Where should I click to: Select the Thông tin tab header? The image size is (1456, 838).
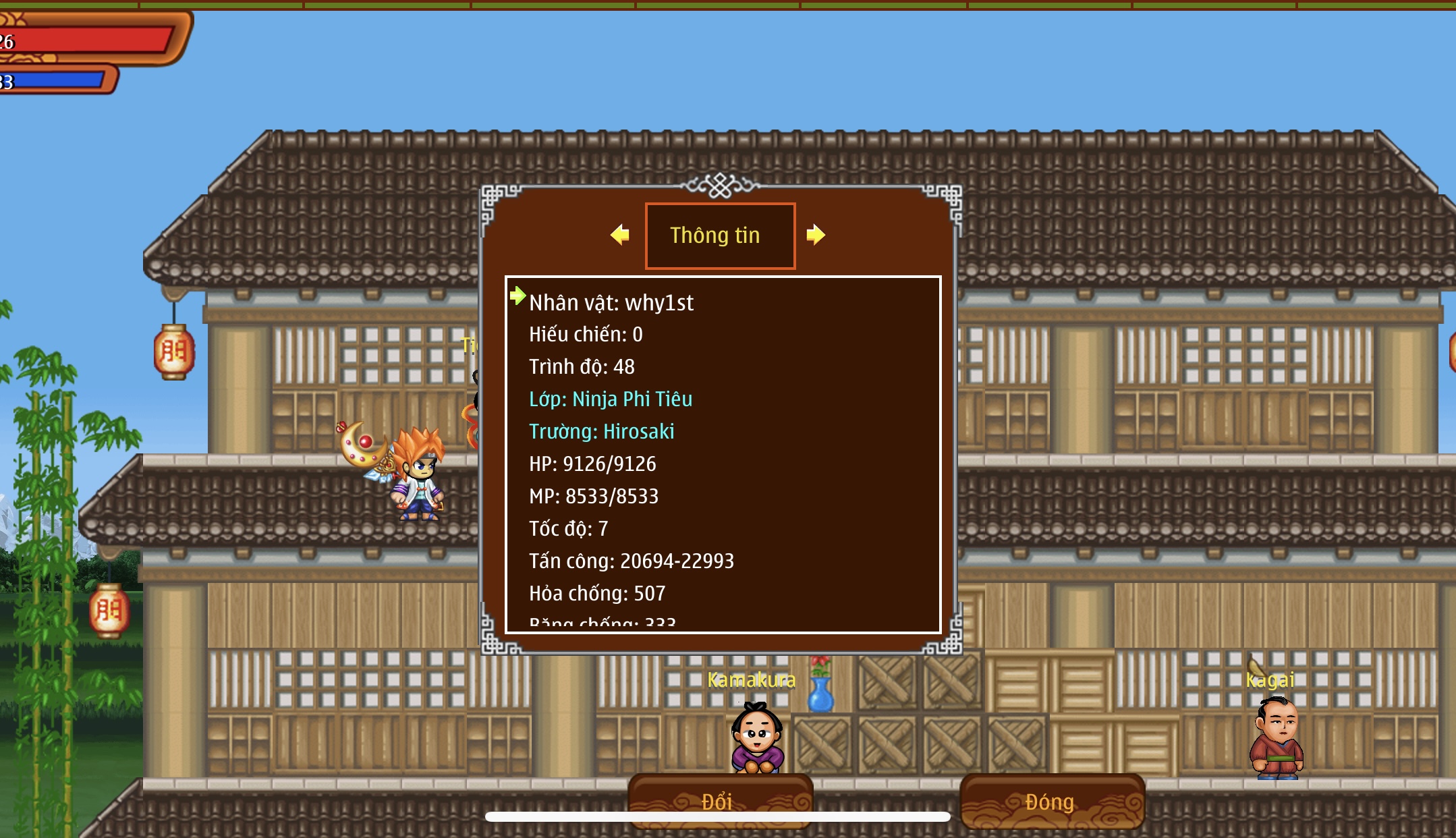pos(720,235)
